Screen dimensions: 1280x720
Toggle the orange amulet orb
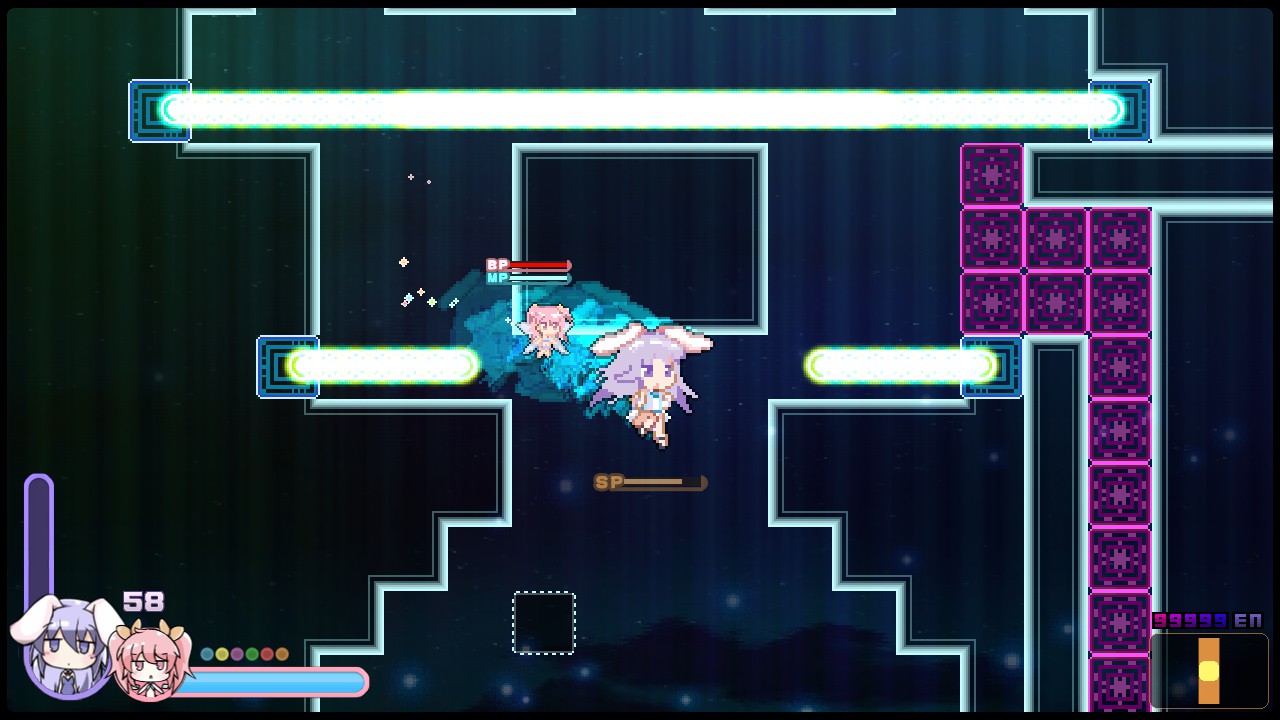[281, 654]
